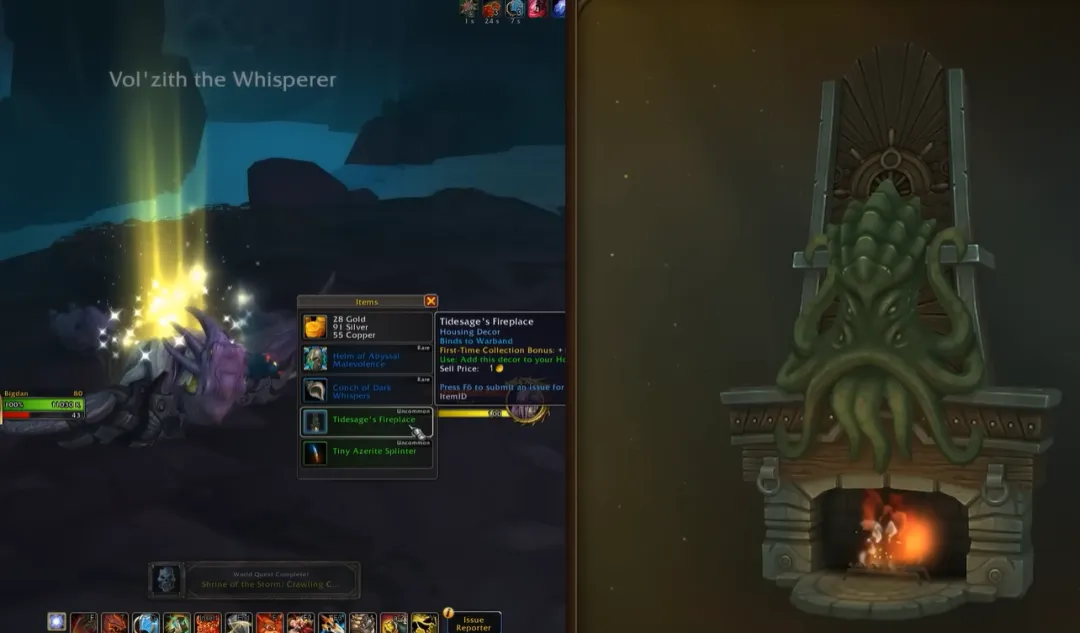Select the Bigdan player unit frame
This screenshot has height=633, width=1080.
tap(42, 404)
